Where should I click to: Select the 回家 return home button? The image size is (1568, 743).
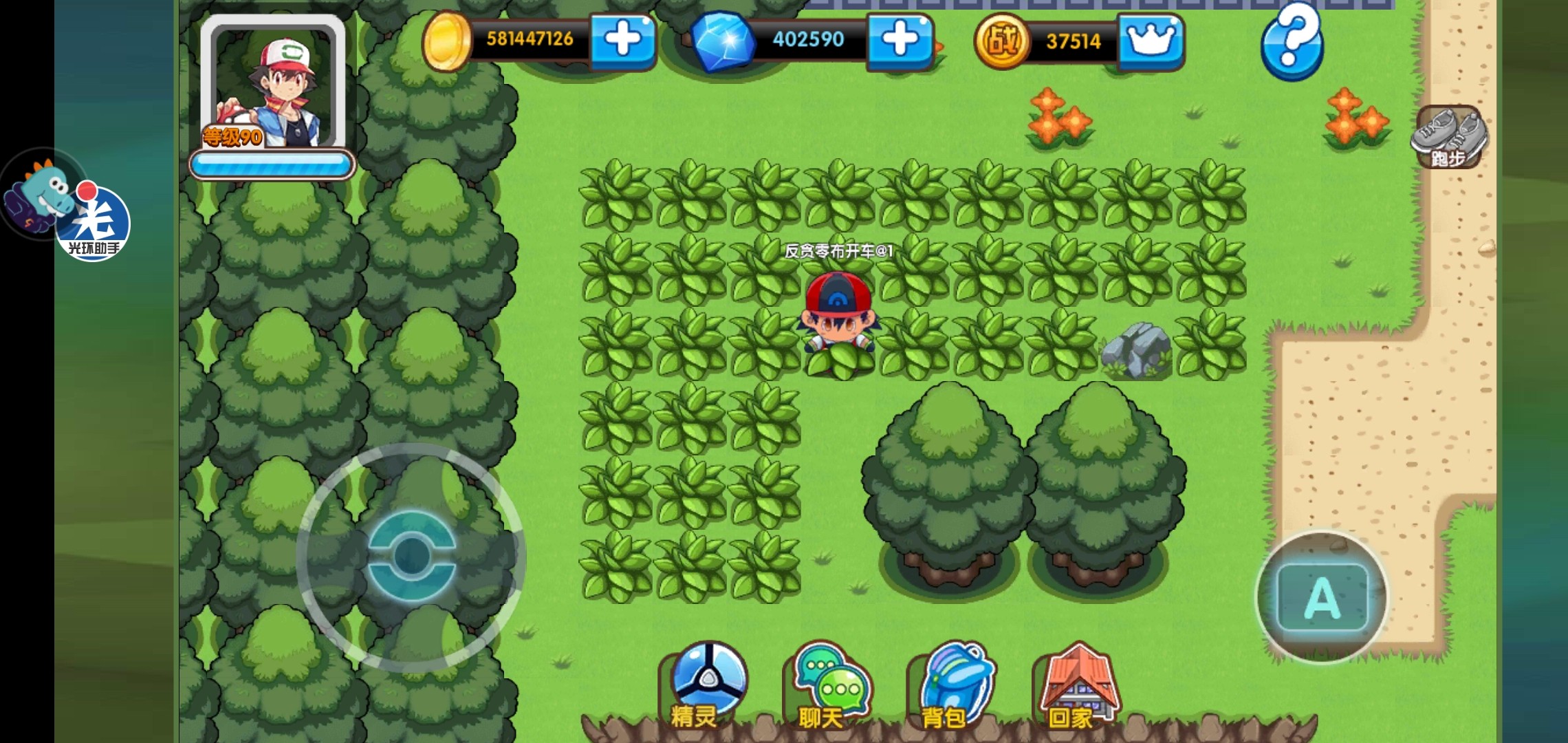click(x=1078, y=685)
